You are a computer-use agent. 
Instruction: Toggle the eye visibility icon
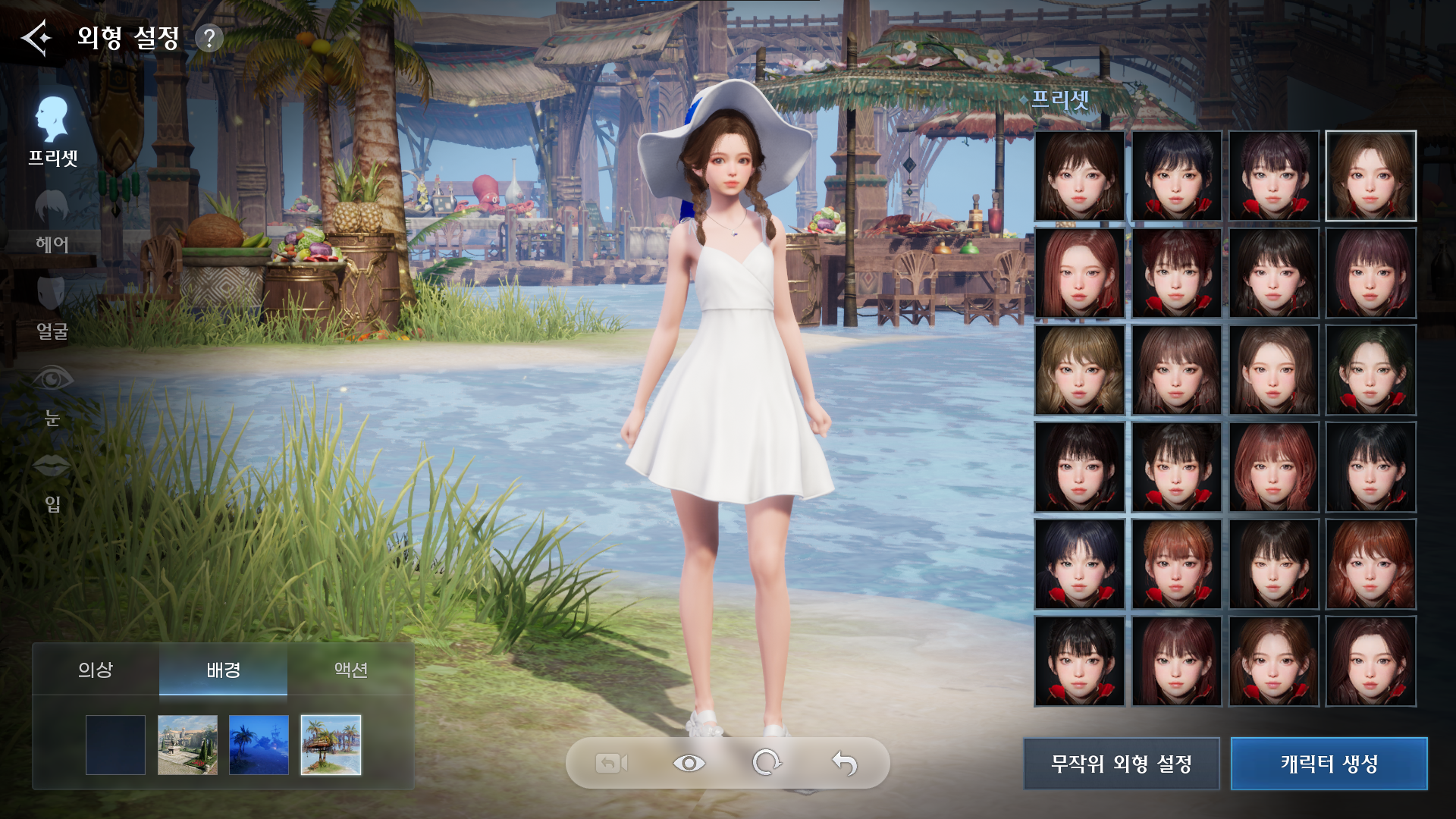[689, 763]
